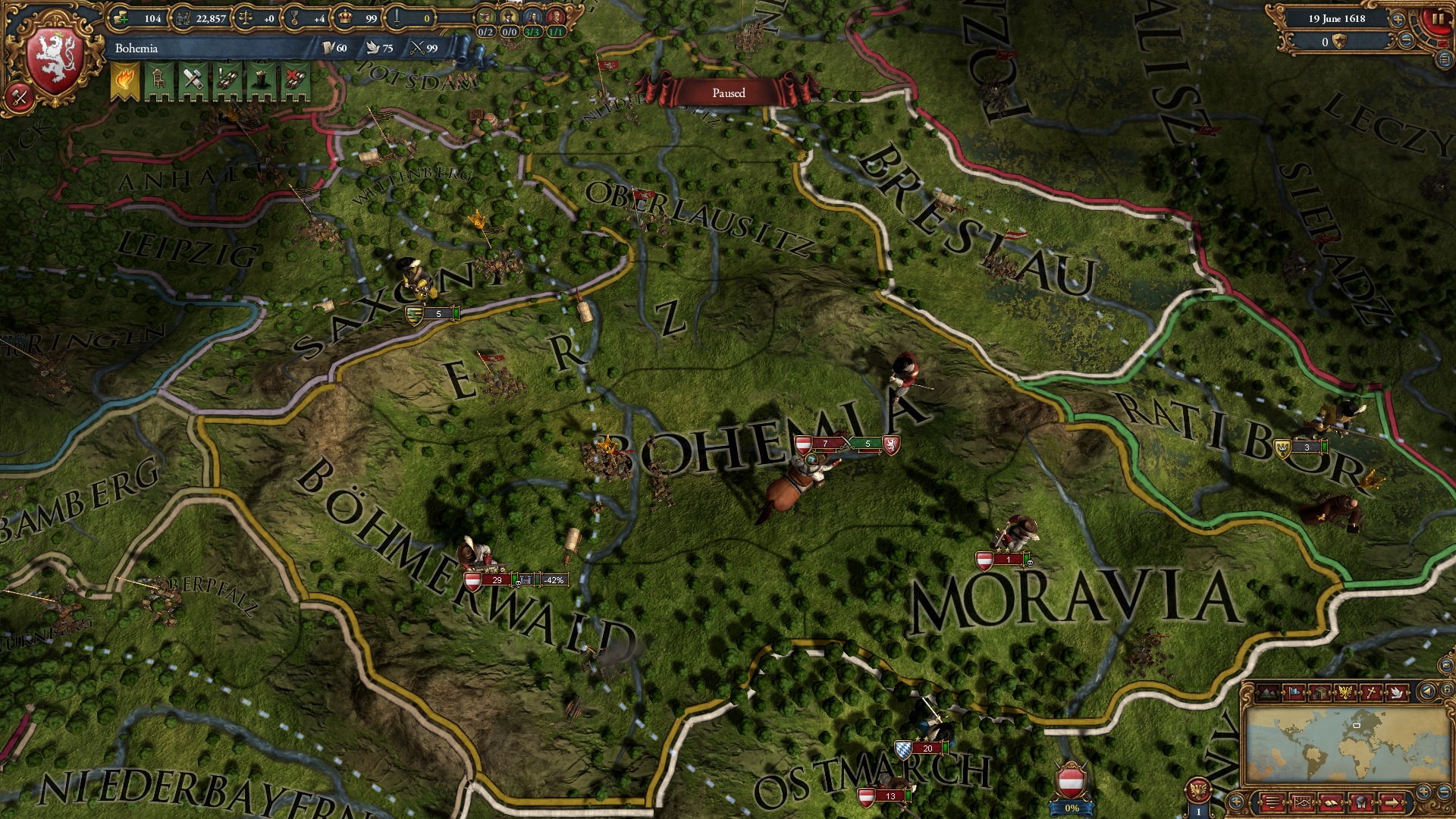The height and width of the screenshot is (819, 1456).
Task: Select the terrain mapmode icon above the minimap
Action: click(1269, 692)
